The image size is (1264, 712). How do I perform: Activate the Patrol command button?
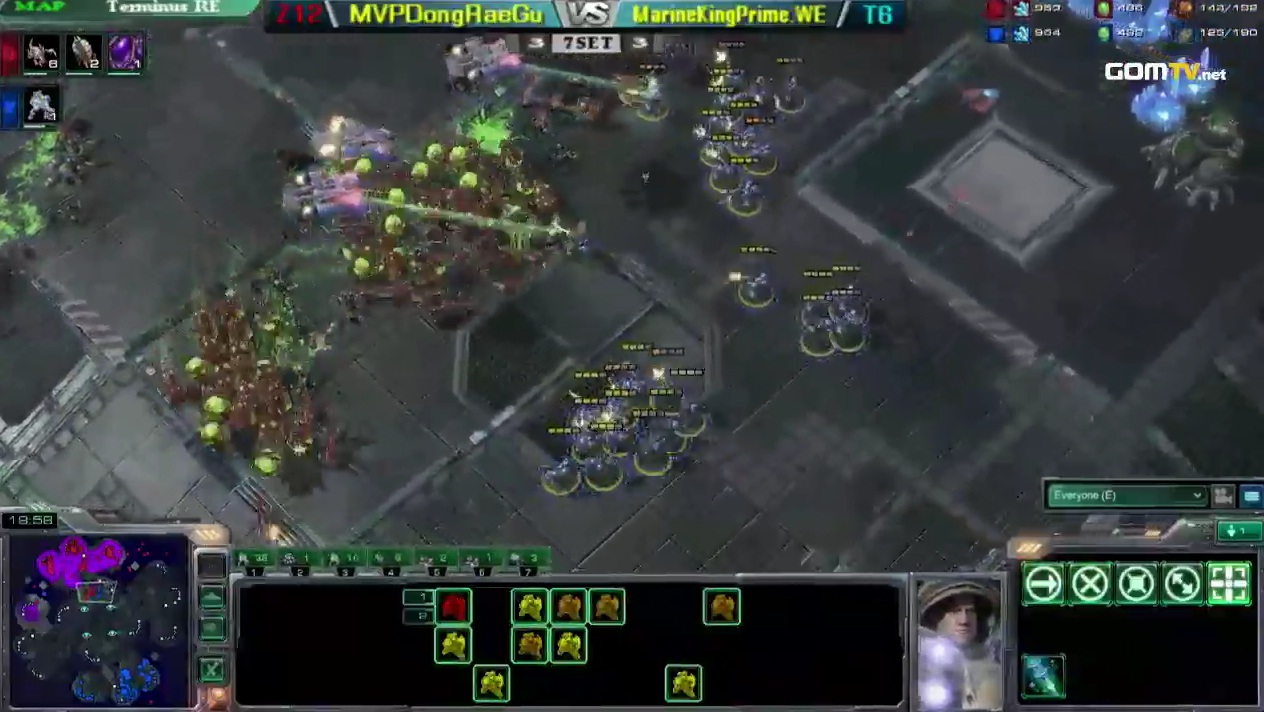click(x=1182, y=584)
